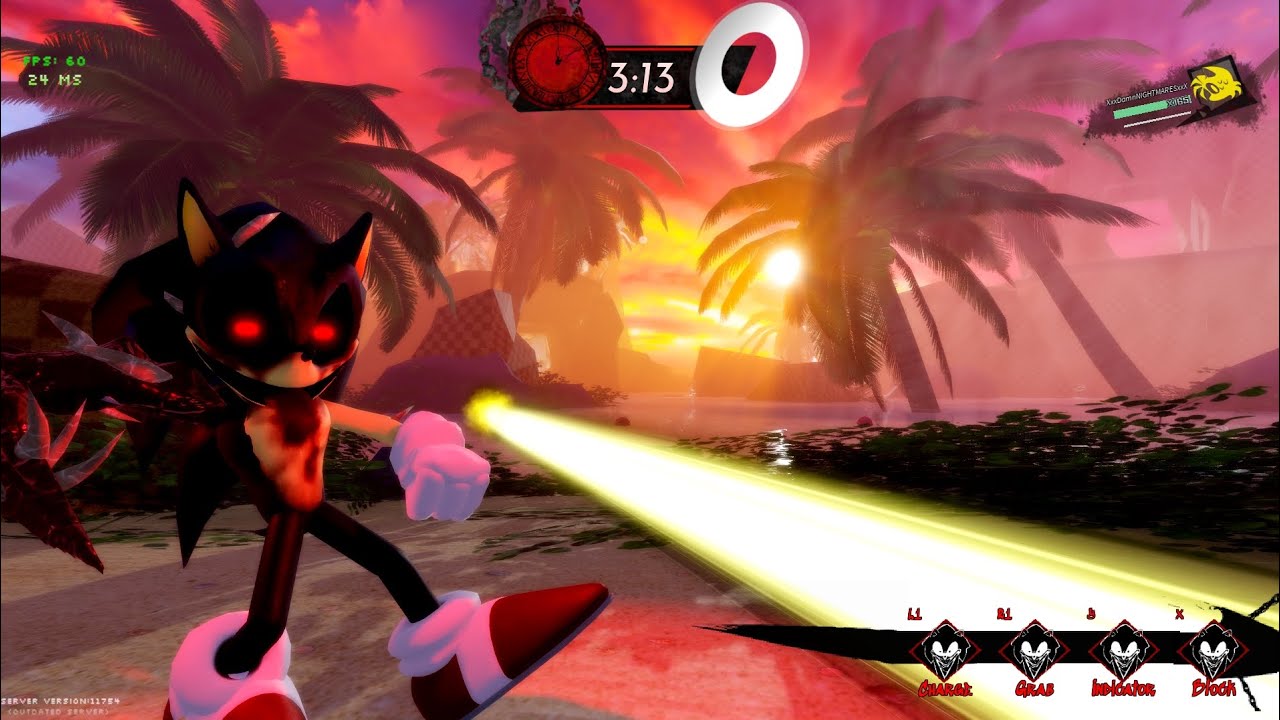This screenshot has width=1280, height=720.
Task: Select the Block ability
Action: tap(1213, 651)
